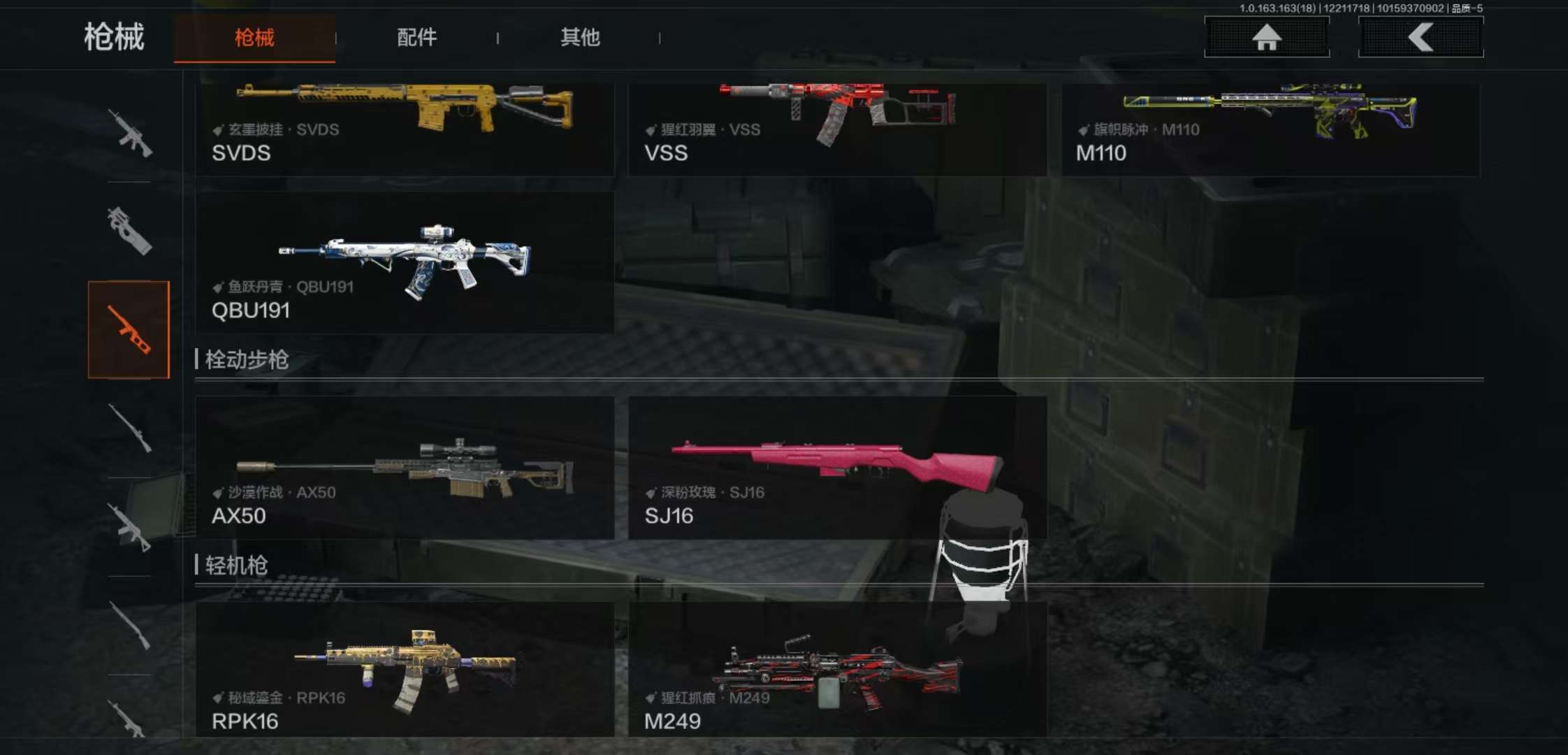Viewport: 1568px width, 755px height.
Task: Pick the RPK16 light machine gun
Action: 405,670
